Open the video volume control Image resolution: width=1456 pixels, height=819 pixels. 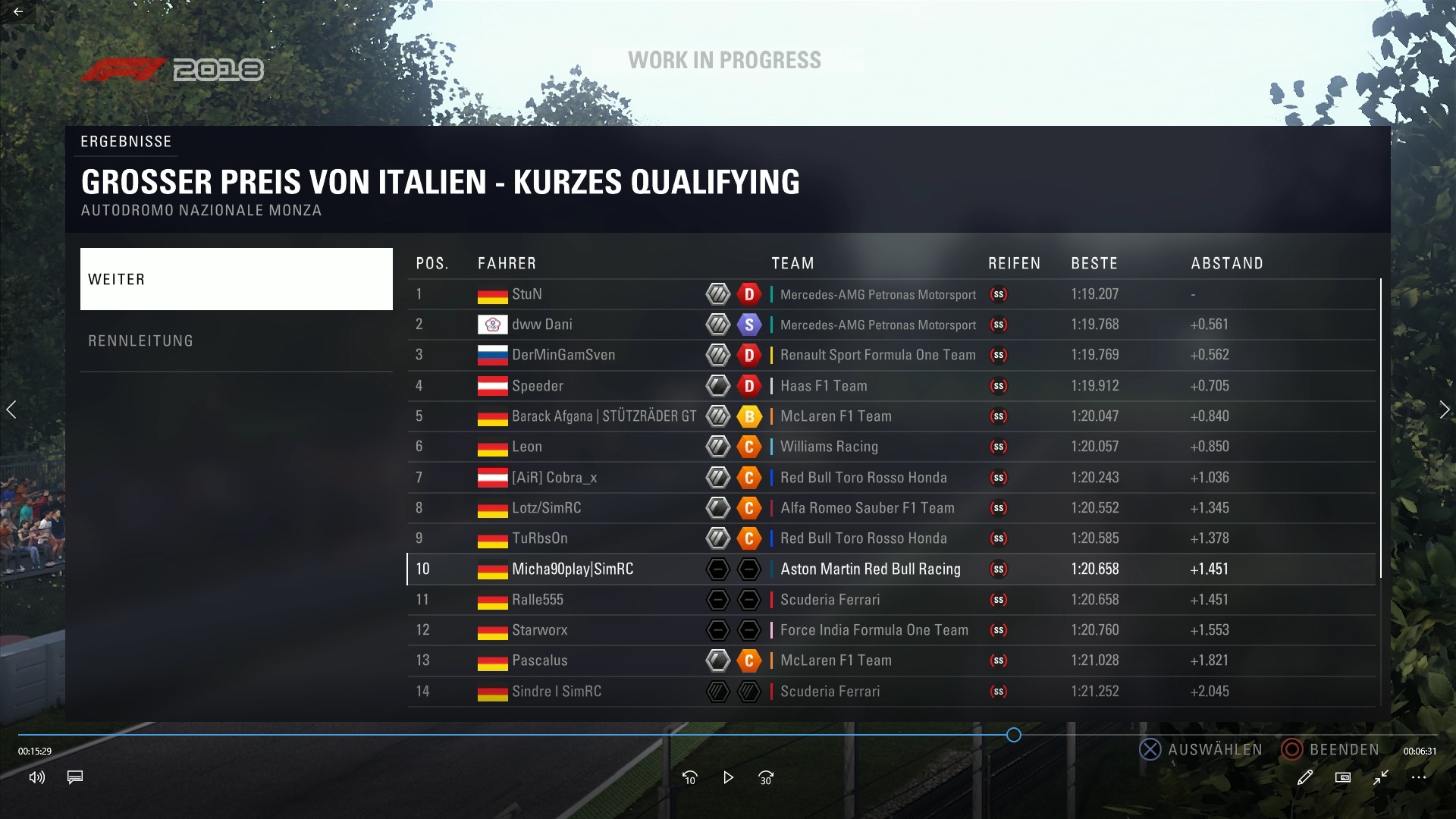(x=36, y=777)
